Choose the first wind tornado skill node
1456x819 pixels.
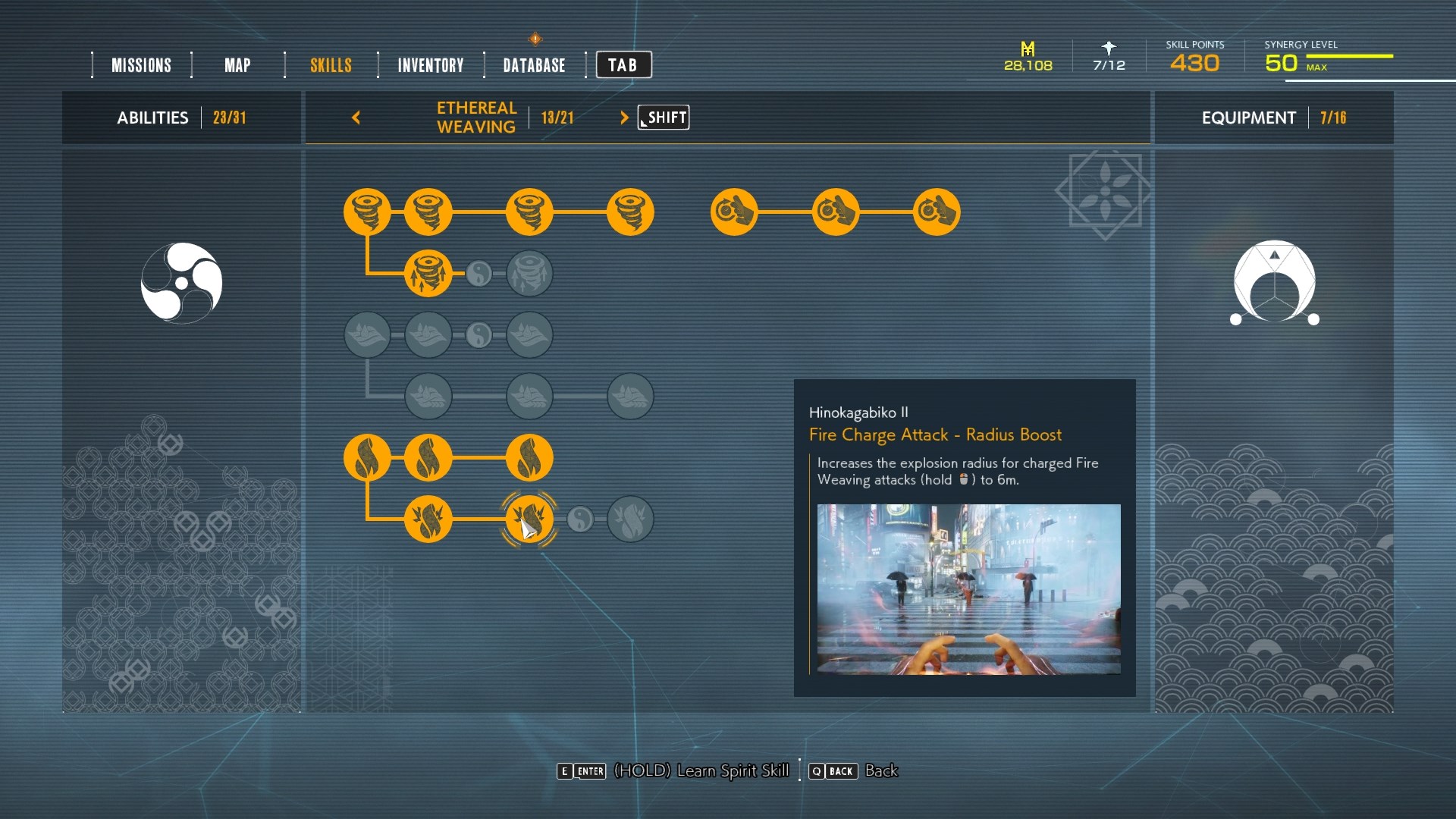coord(367,212)
